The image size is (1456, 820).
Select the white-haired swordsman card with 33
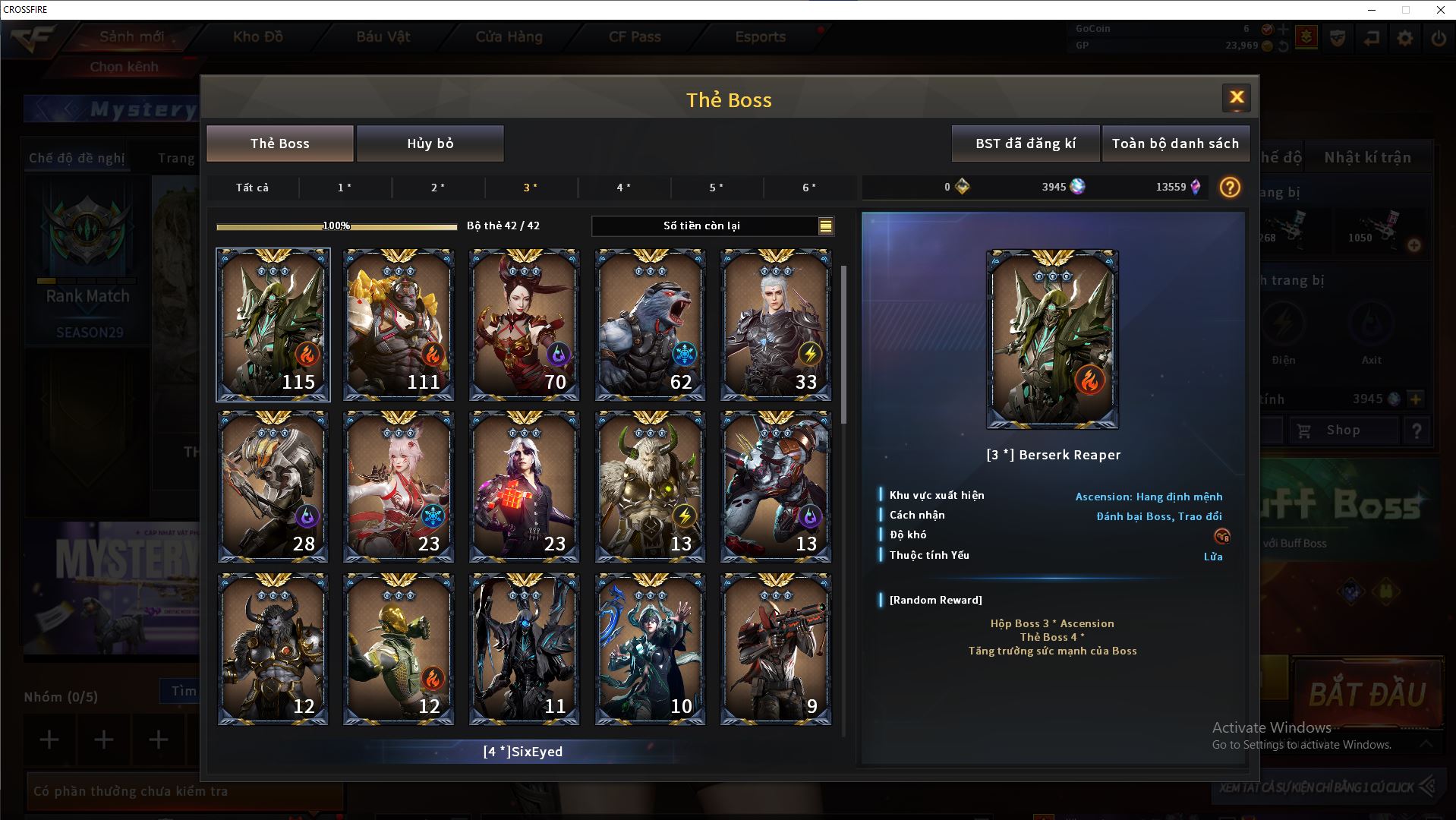point(775,324)
